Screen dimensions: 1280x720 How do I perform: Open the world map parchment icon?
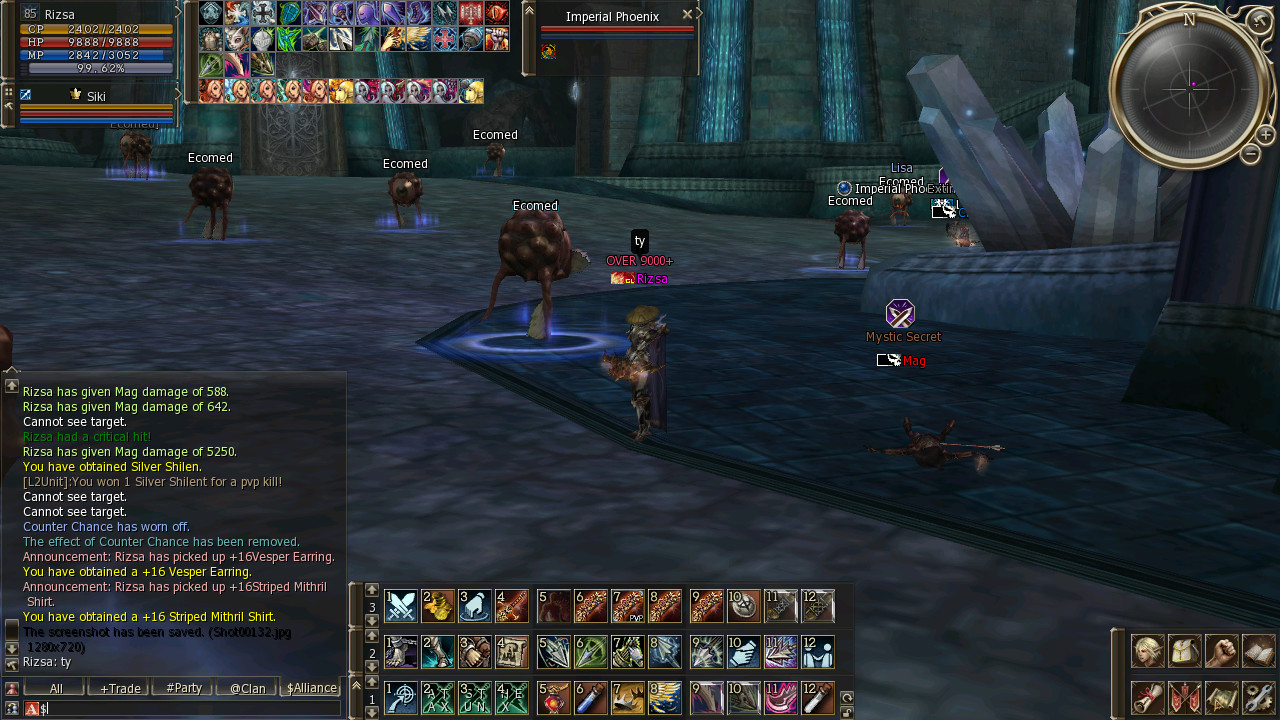(1222, 697)
